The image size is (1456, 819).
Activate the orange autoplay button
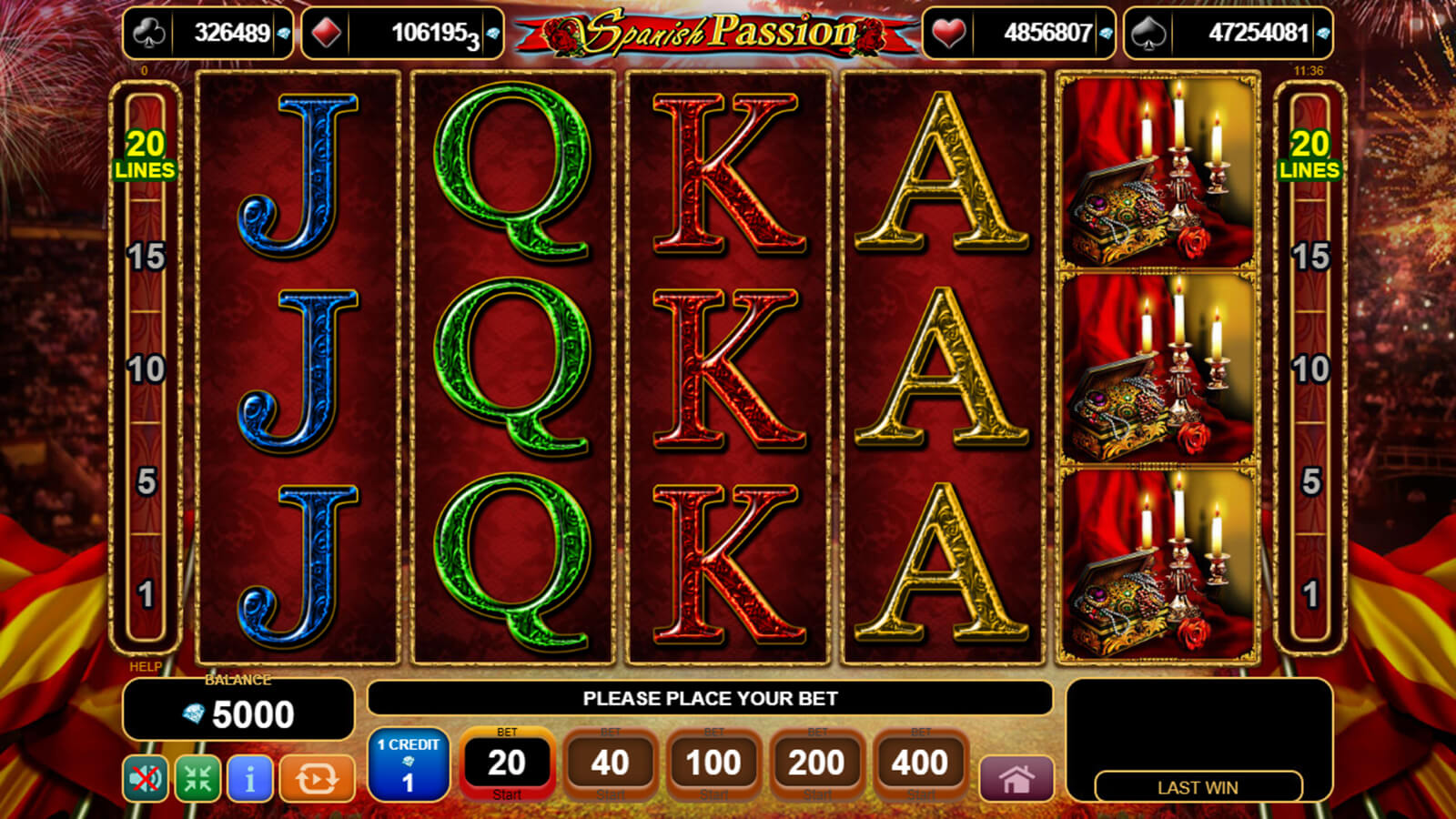click(317, 779)
